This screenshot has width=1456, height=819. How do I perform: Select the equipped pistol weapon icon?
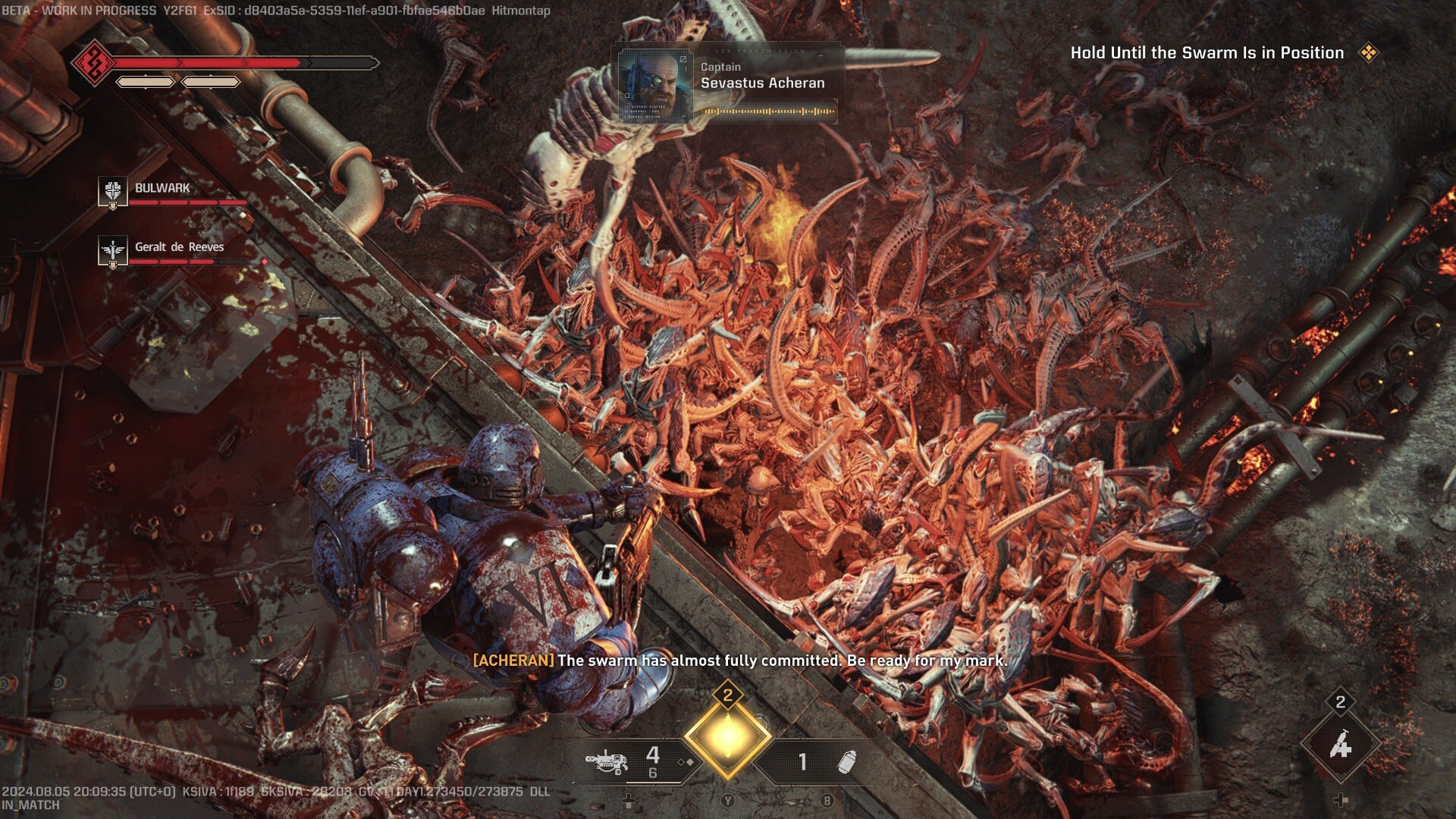pos(606,759)
